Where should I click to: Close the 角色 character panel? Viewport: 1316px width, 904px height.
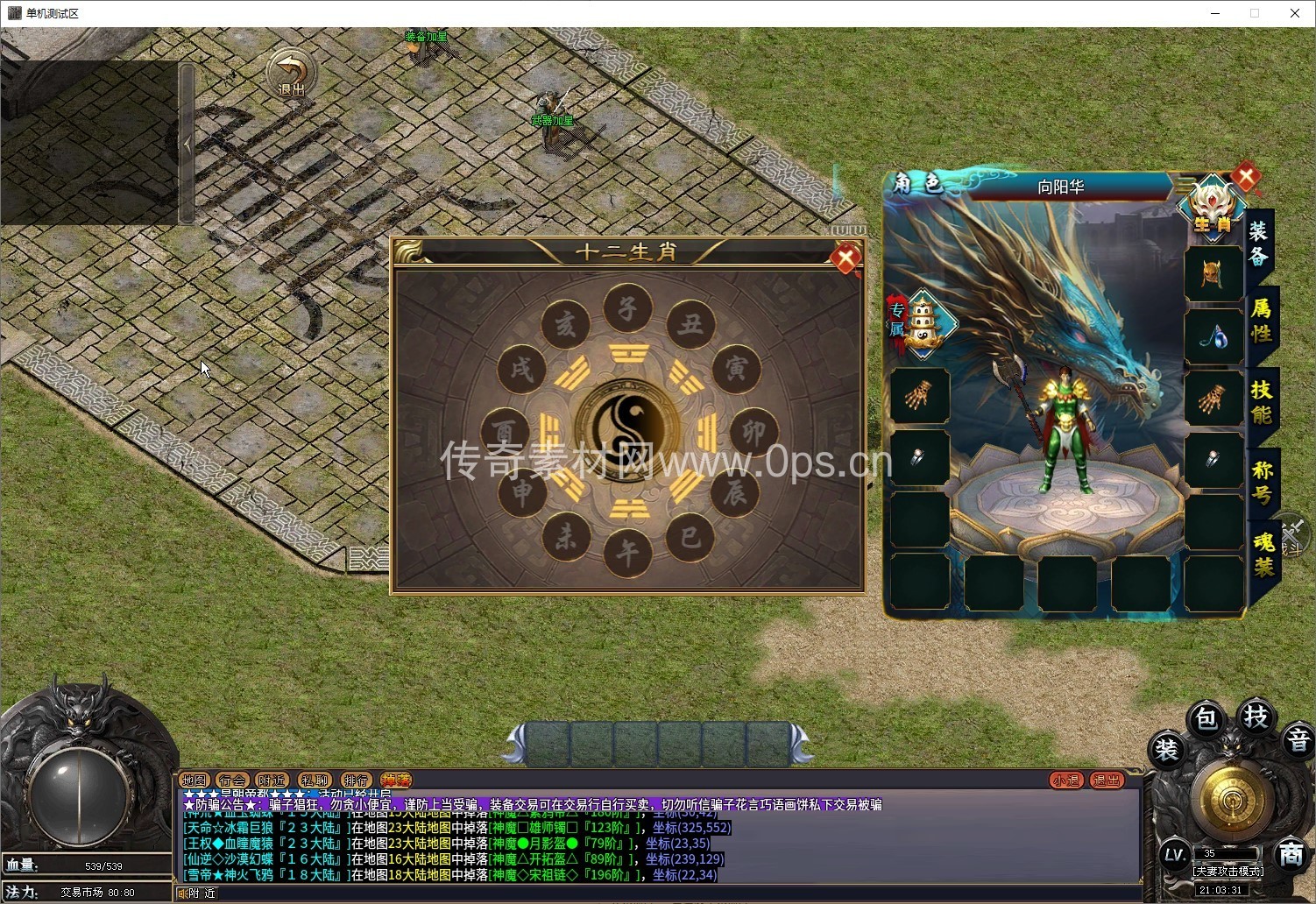pos(1246,178)
